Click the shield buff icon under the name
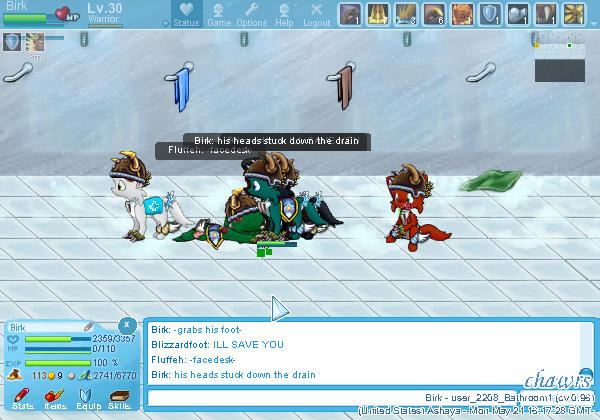The height and width of the screenshot is (420, 600). [12, 41]
